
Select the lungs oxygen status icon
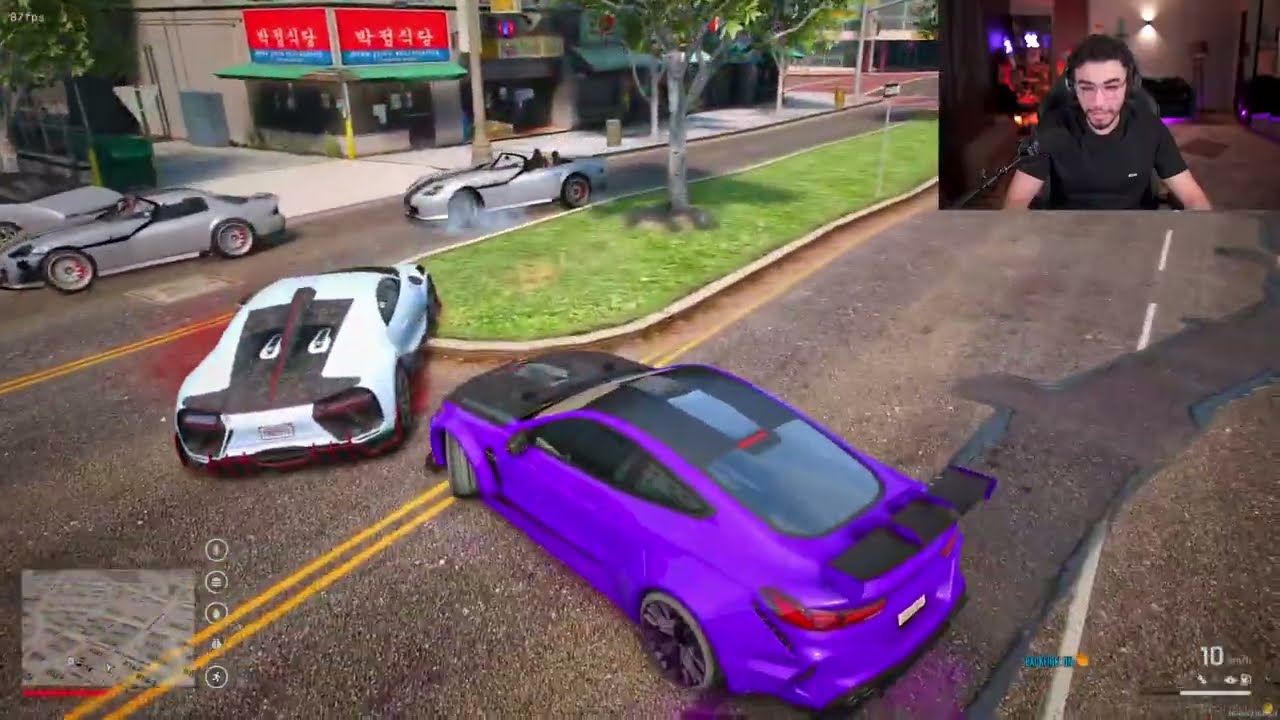[216, 644]
